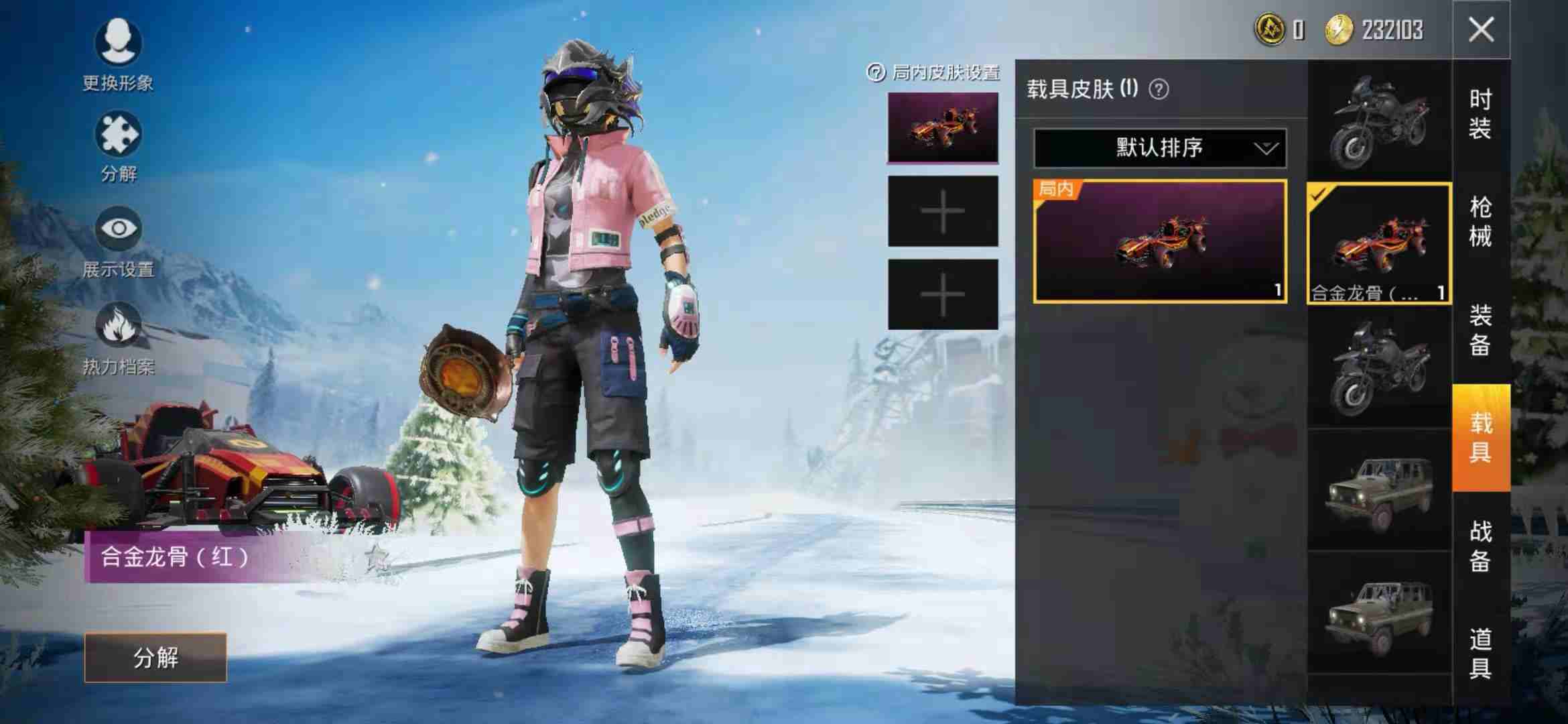This screenshot has width=1568, height=724.
Task: Click the large 分解 button under the vehicle name
Action: (x=155, y=658)
